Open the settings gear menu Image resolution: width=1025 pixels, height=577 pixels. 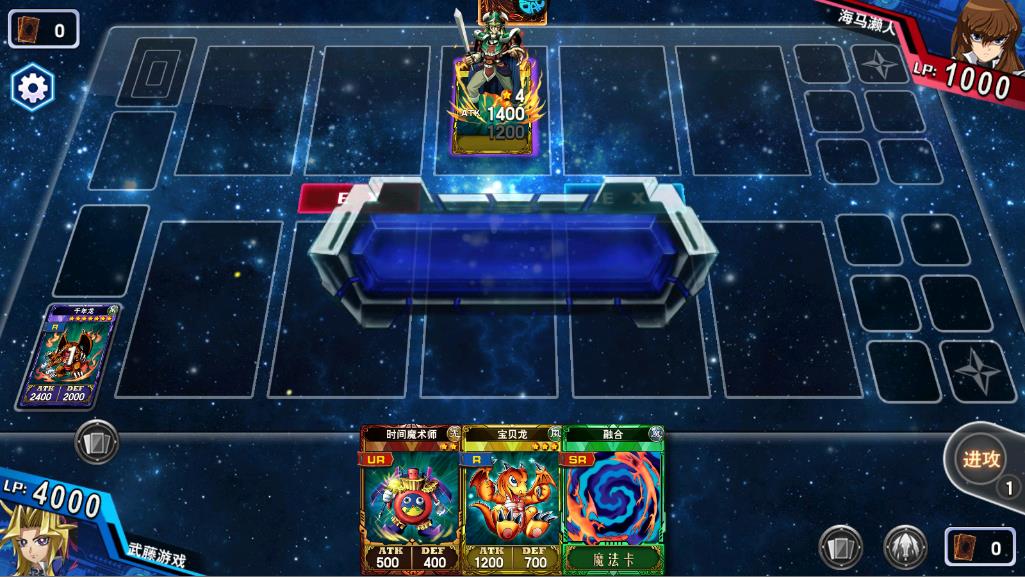(x=32, y=89)
